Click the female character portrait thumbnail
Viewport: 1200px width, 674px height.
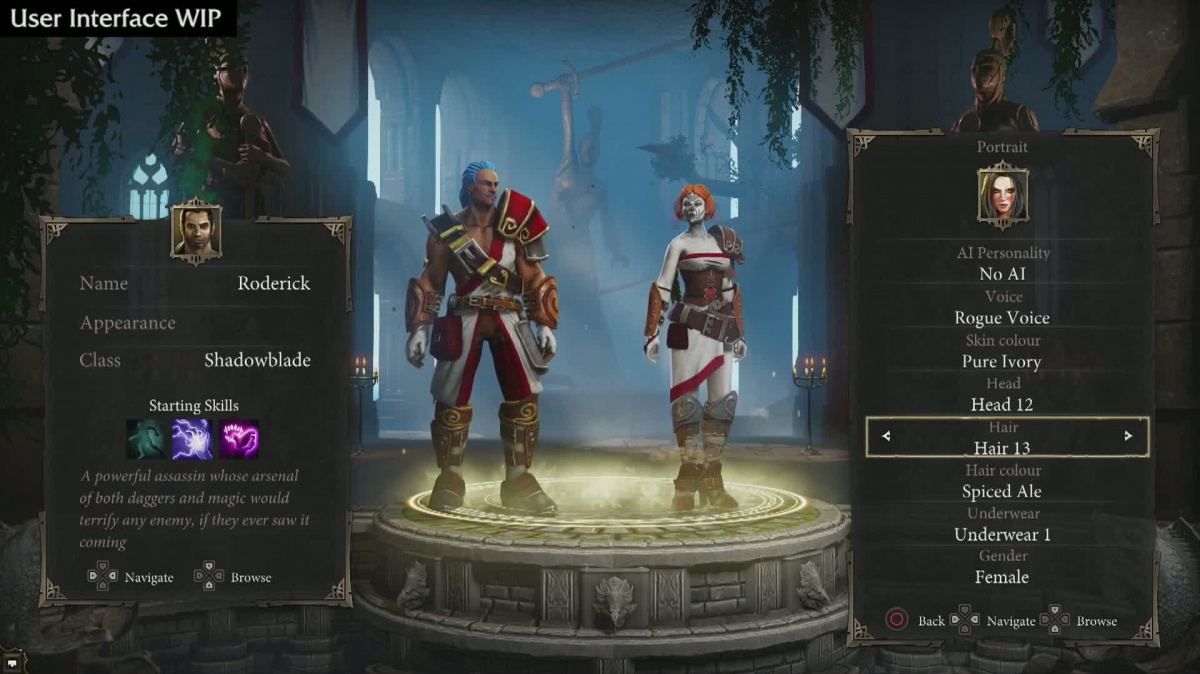[1002, 196]
